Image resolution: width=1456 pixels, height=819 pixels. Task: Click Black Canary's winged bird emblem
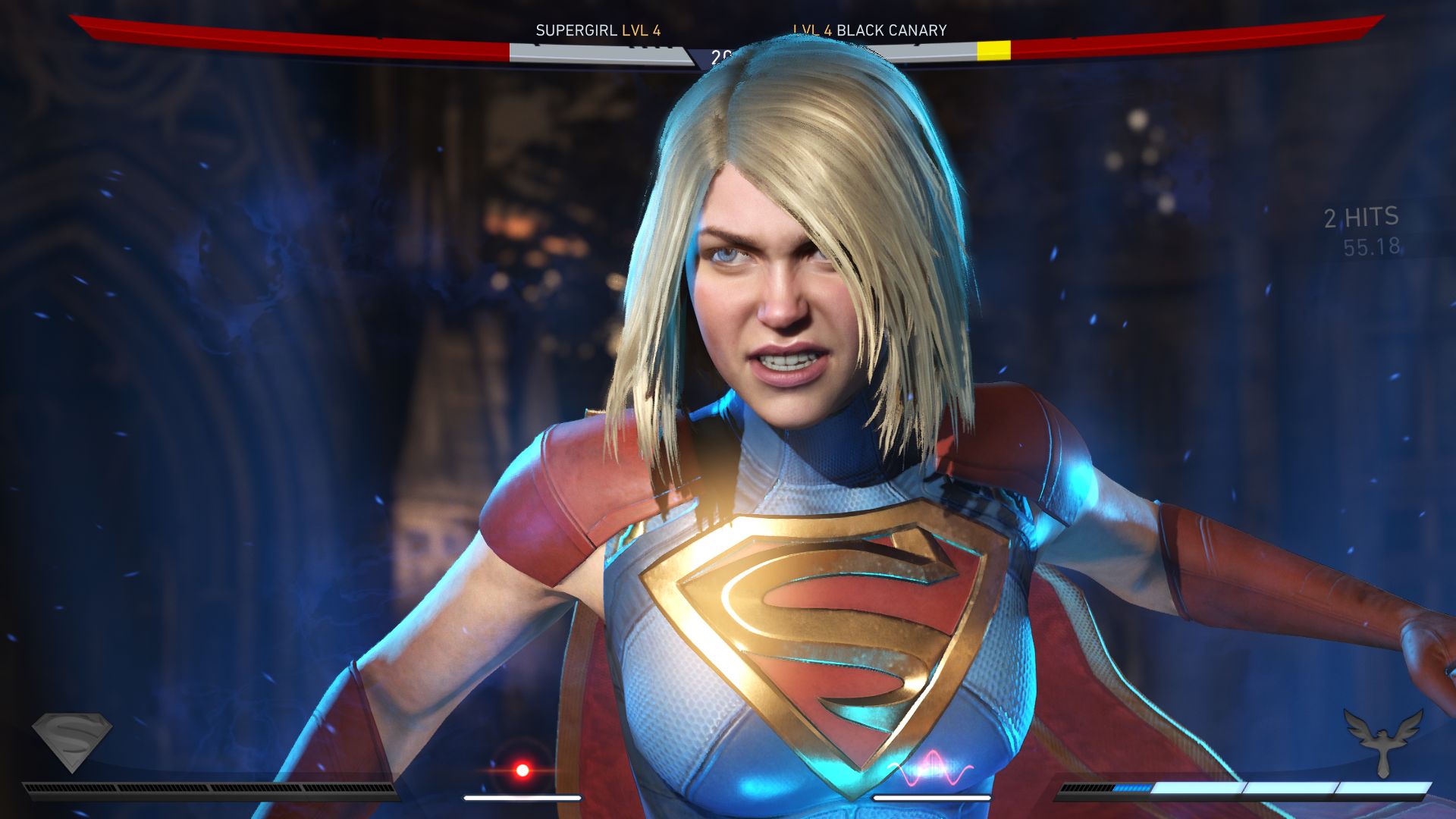1383,741
